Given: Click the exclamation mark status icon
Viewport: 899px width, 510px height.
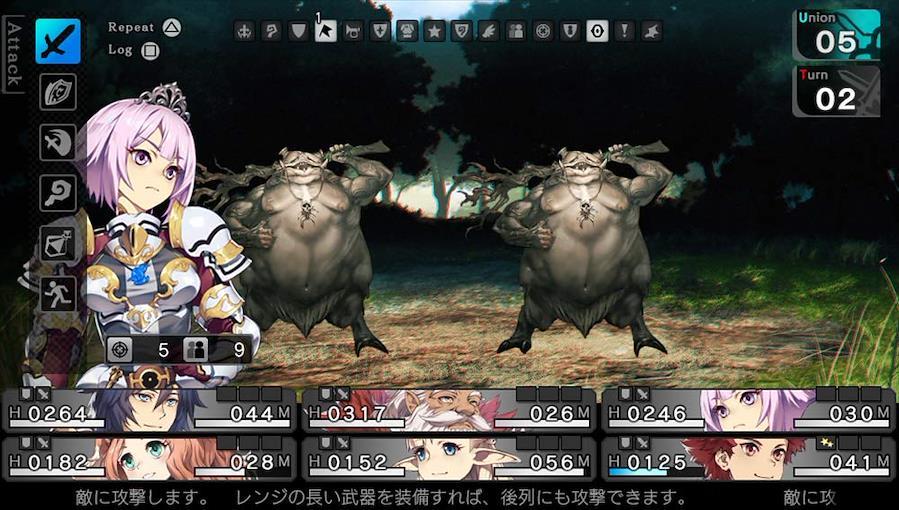Looking at the screenshot, I should tap(624, 31).
